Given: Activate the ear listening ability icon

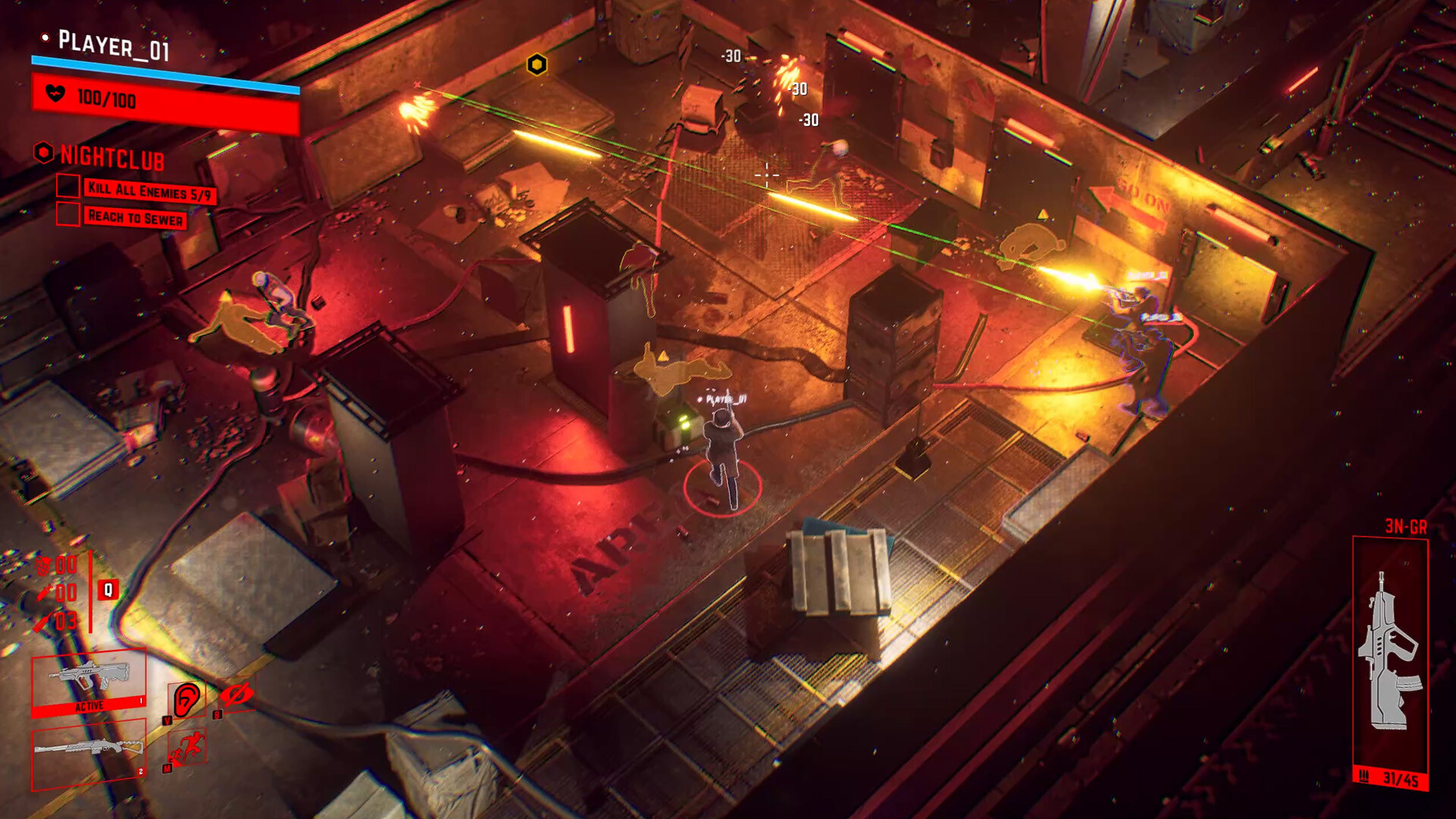Looking at the screenshot, I should click(186, 699).
